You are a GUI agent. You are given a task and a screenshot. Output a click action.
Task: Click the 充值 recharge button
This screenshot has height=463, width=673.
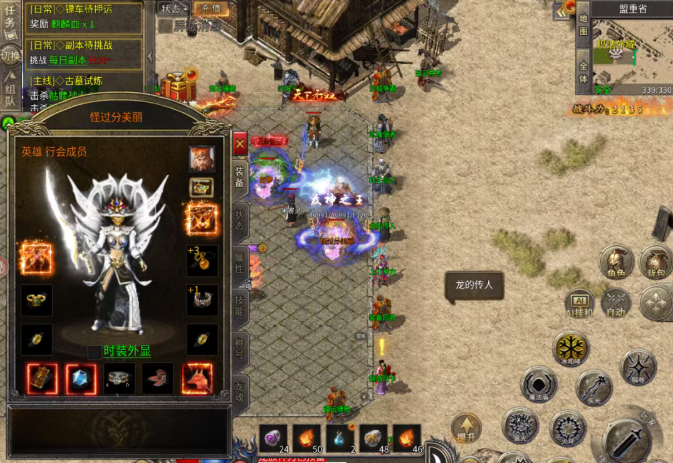[x=210, y=7]
